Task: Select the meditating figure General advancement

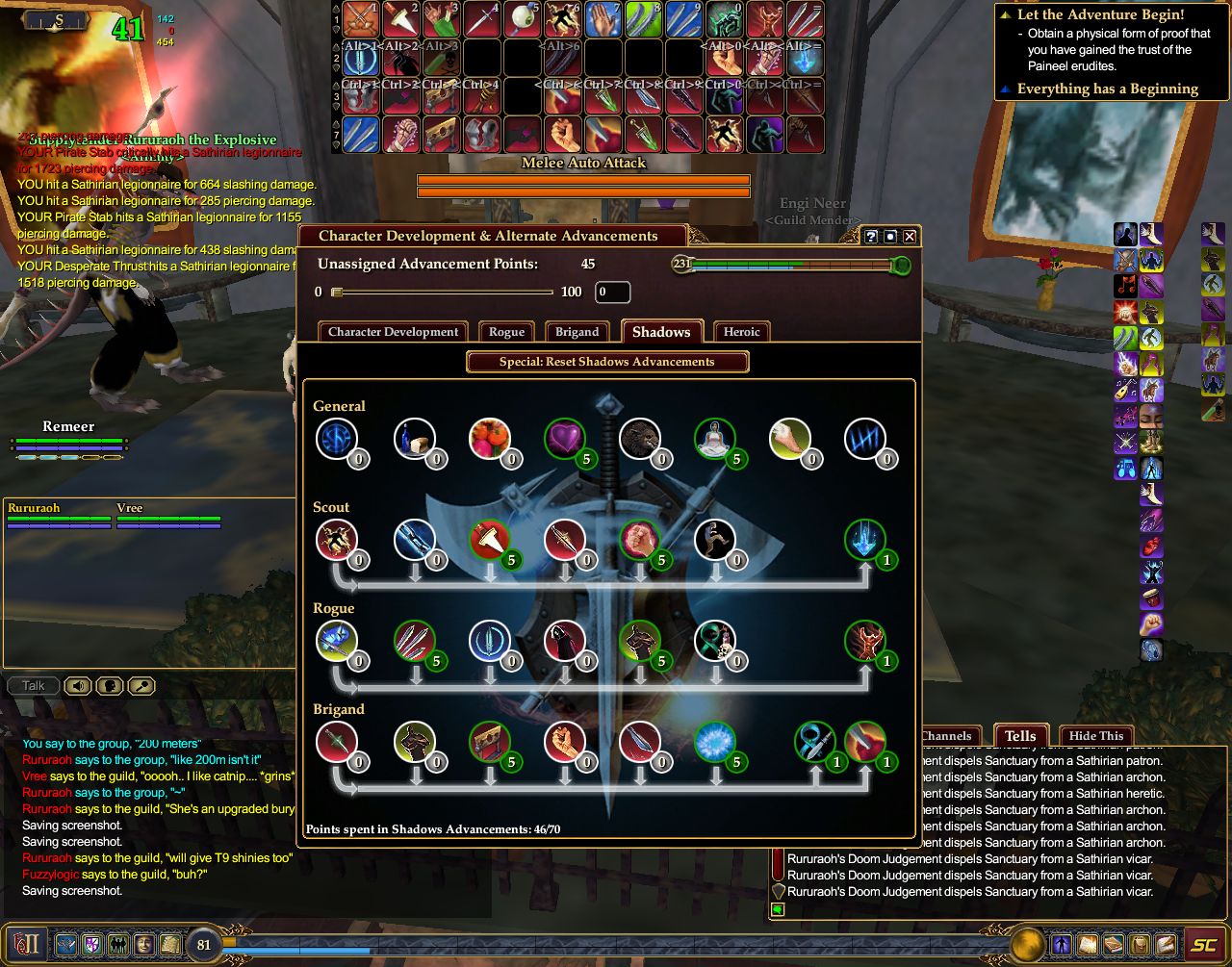Action: point(714,439)
